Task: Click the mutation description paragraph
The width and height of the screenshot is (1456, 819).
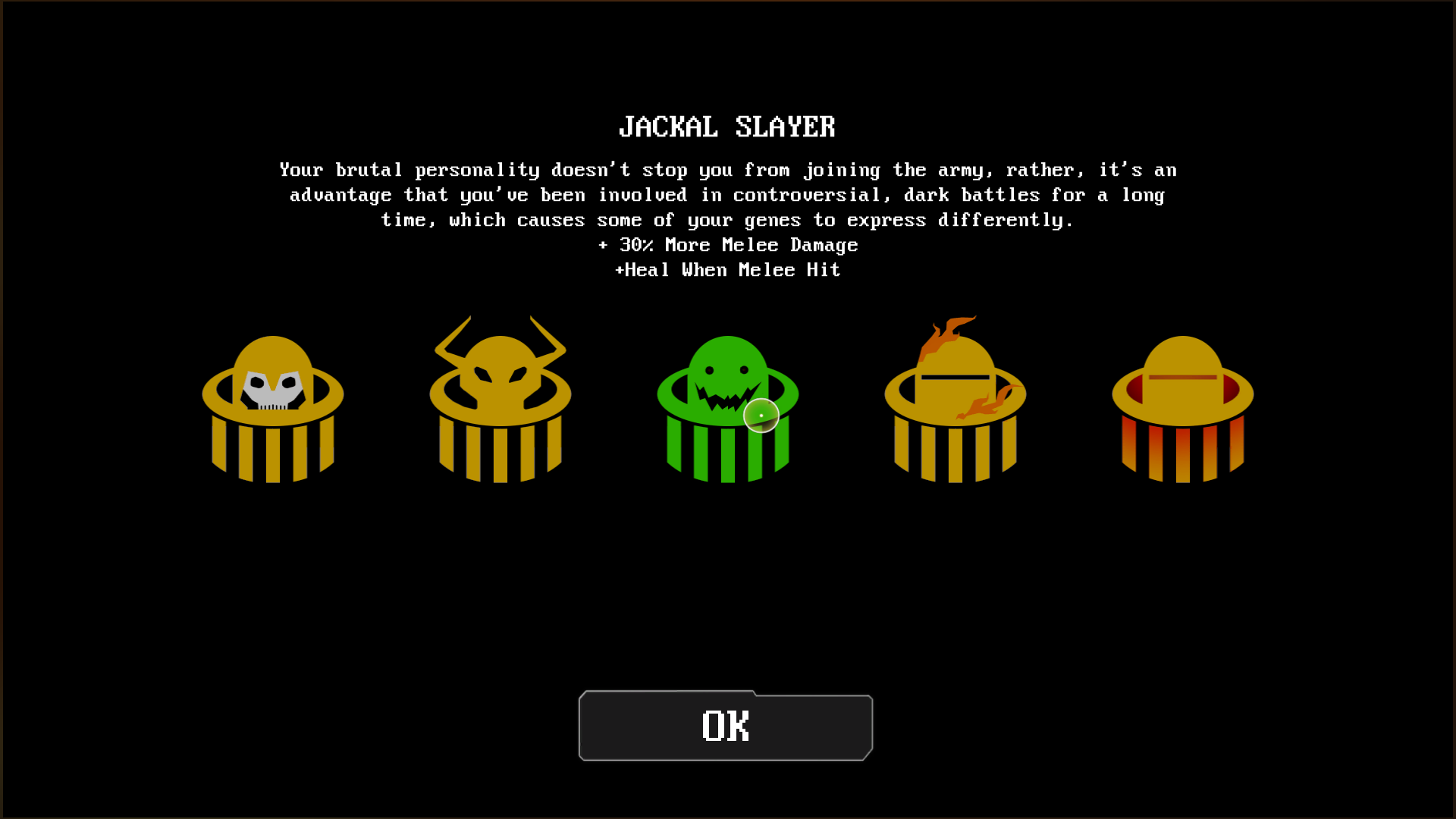Action: (726, 195)
